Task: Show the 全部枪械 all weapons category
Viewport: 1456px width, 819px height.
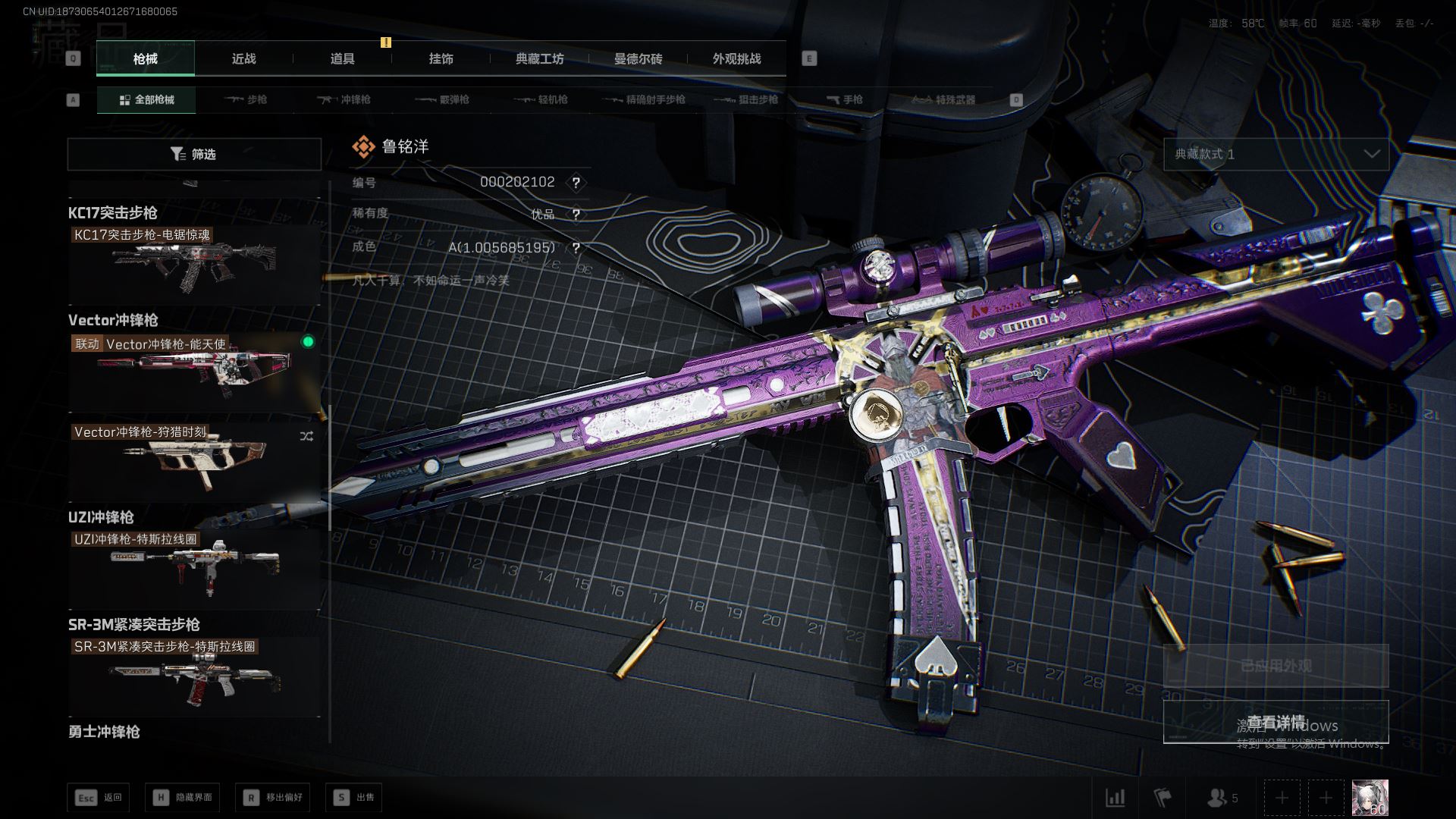Action: [x=146, y=99]
